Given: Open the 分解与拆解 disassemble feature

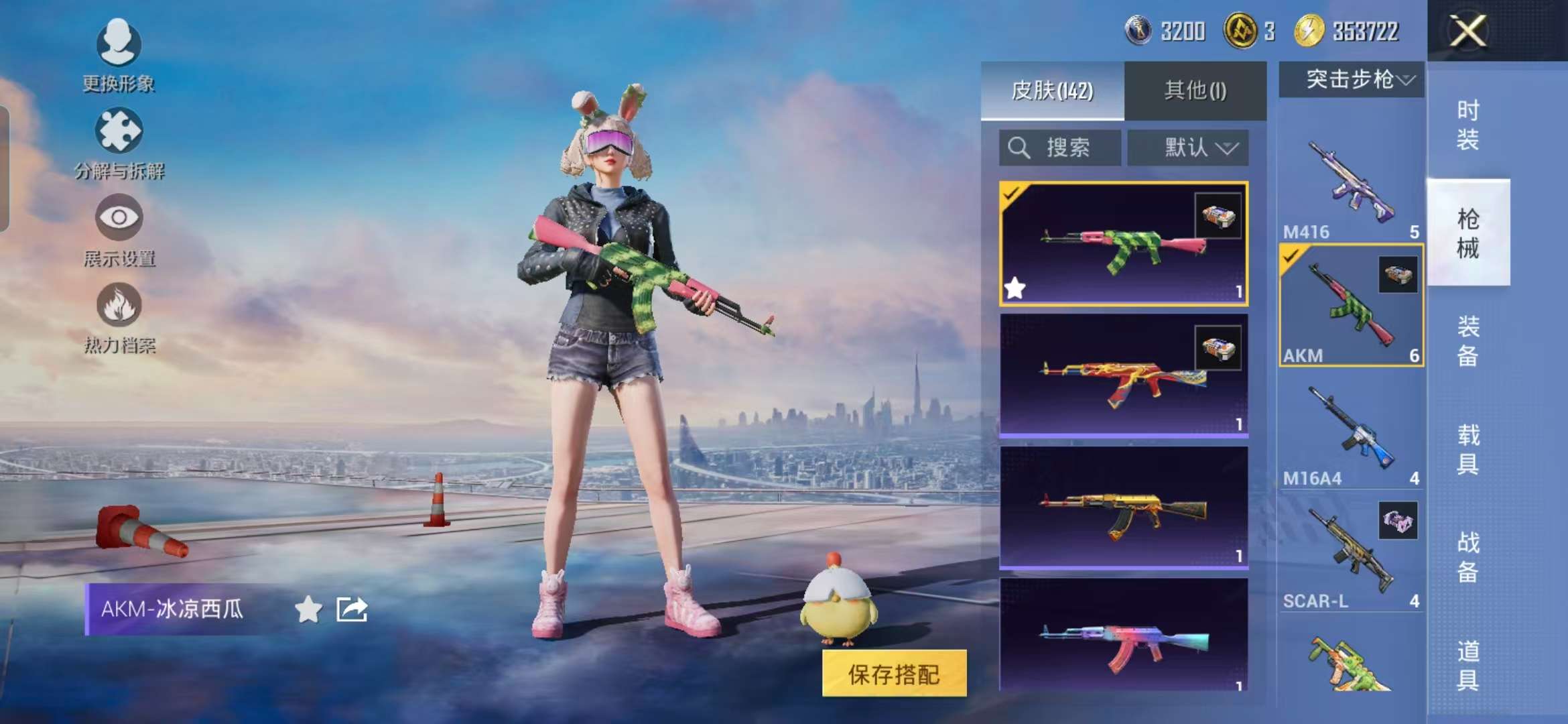Looking at the screenshot, I should pyautogui.click(x=119, y=141).
